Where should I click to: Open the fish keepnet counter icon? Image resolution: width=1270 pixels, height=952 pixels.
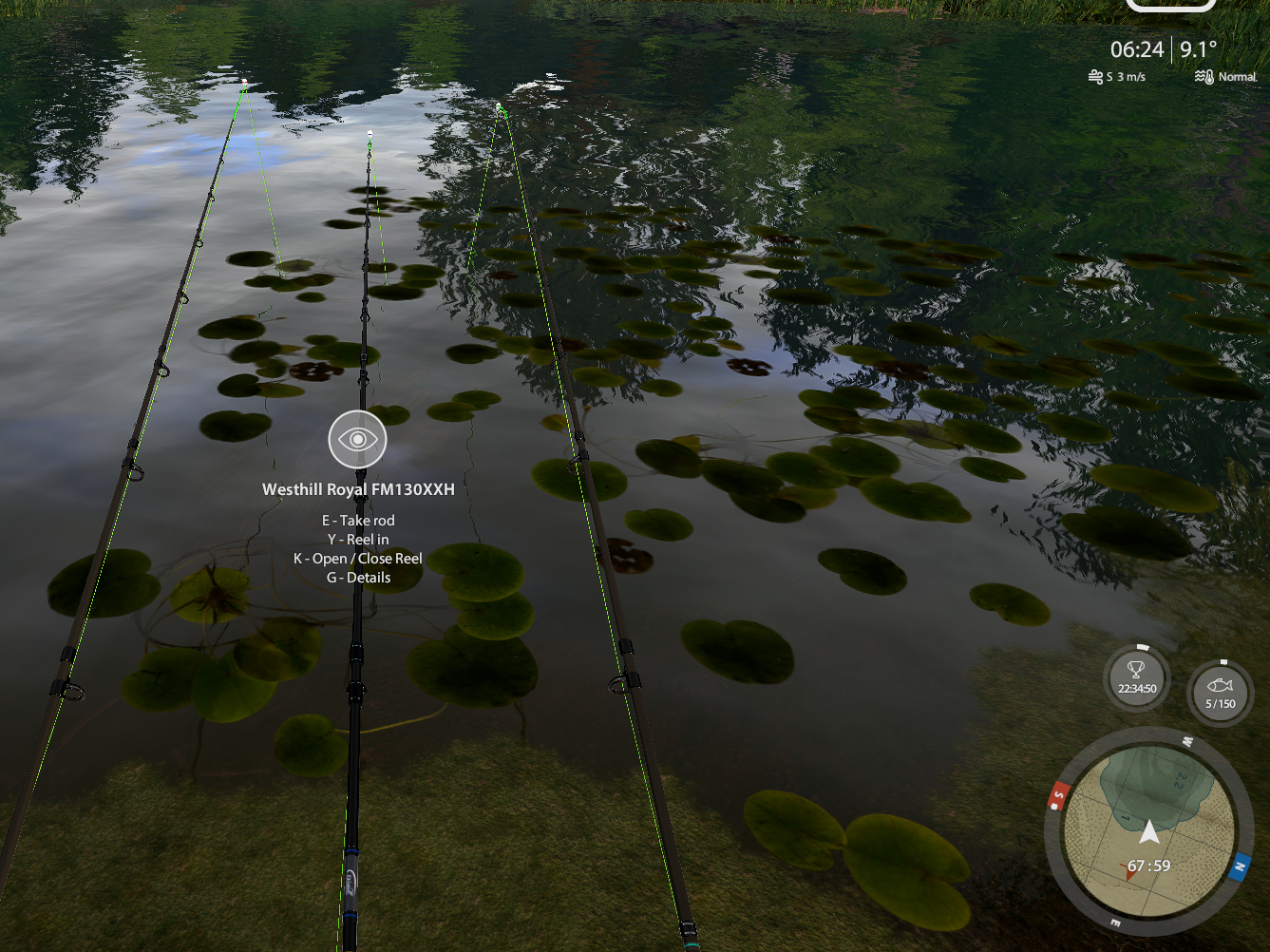coord(1220,694)
